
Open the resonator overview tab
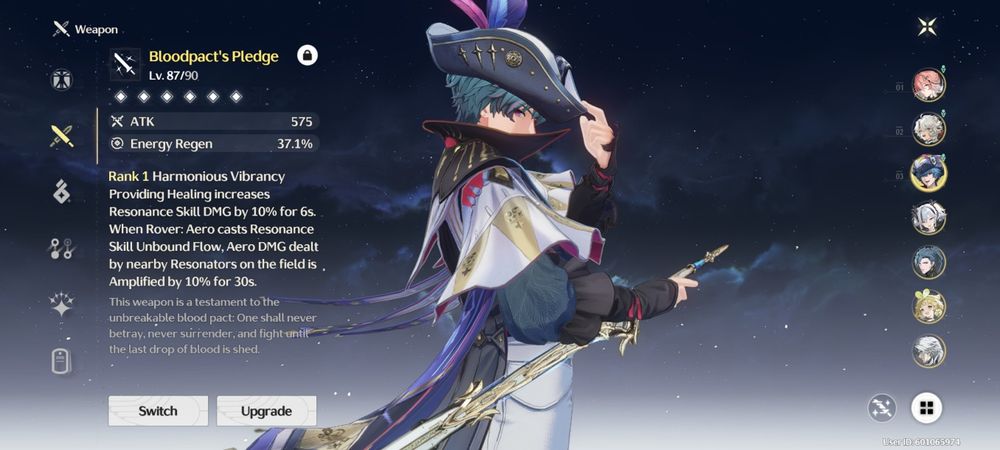click(x=62, y=81)
